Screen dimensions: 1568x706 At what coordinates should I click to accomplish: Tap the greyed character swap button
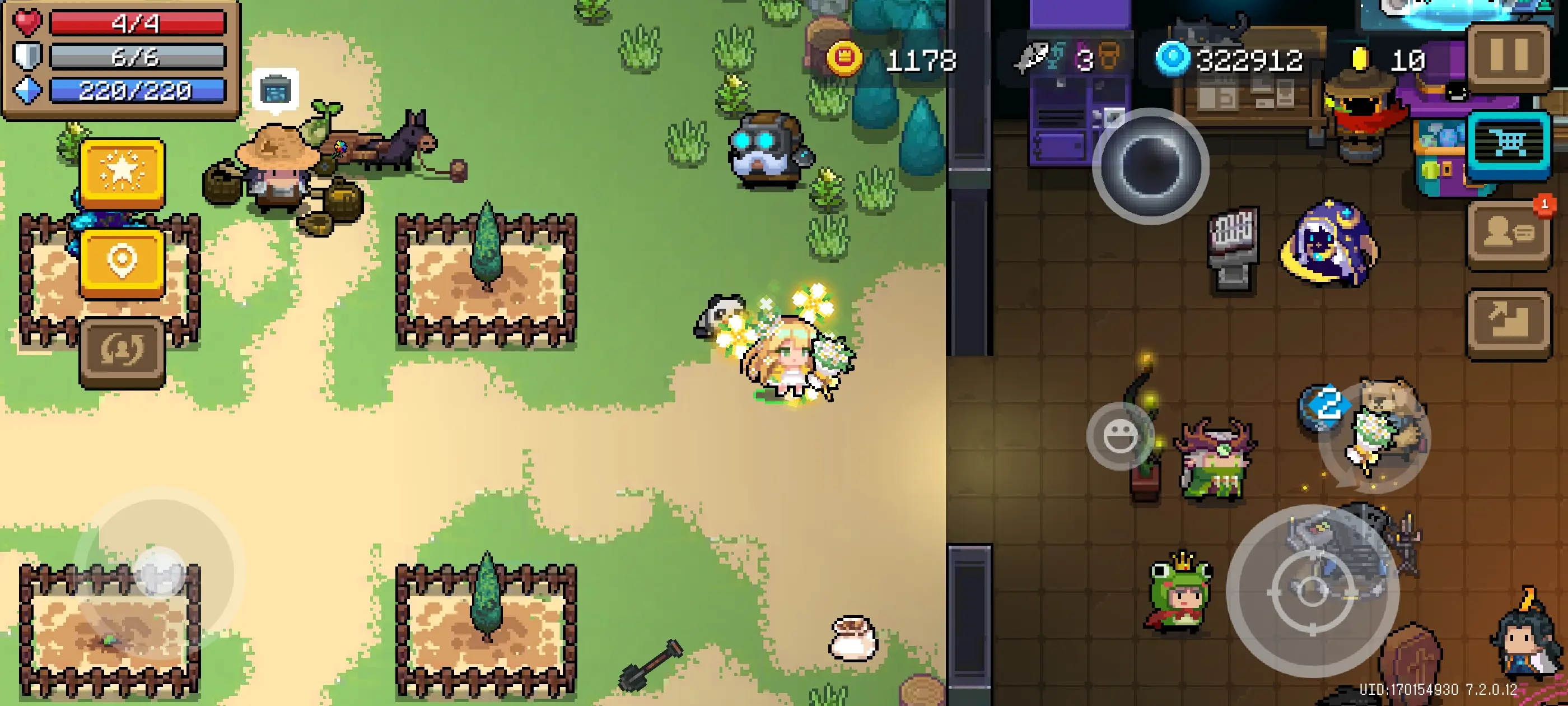122,351
